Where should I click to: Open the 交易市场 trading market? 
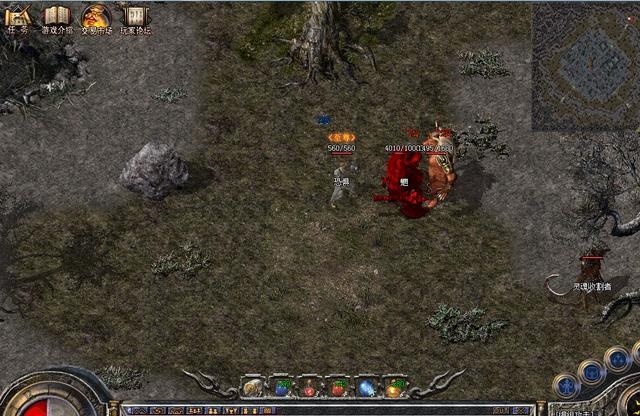coord(95,17)
